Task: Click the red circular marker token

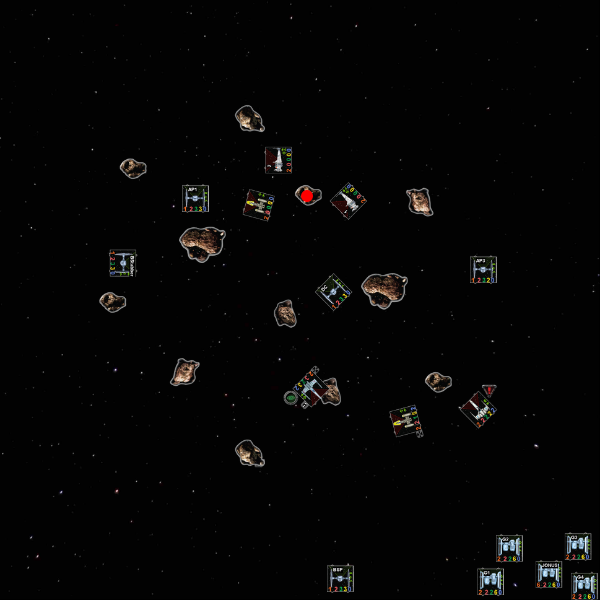Action: (307, 195)
